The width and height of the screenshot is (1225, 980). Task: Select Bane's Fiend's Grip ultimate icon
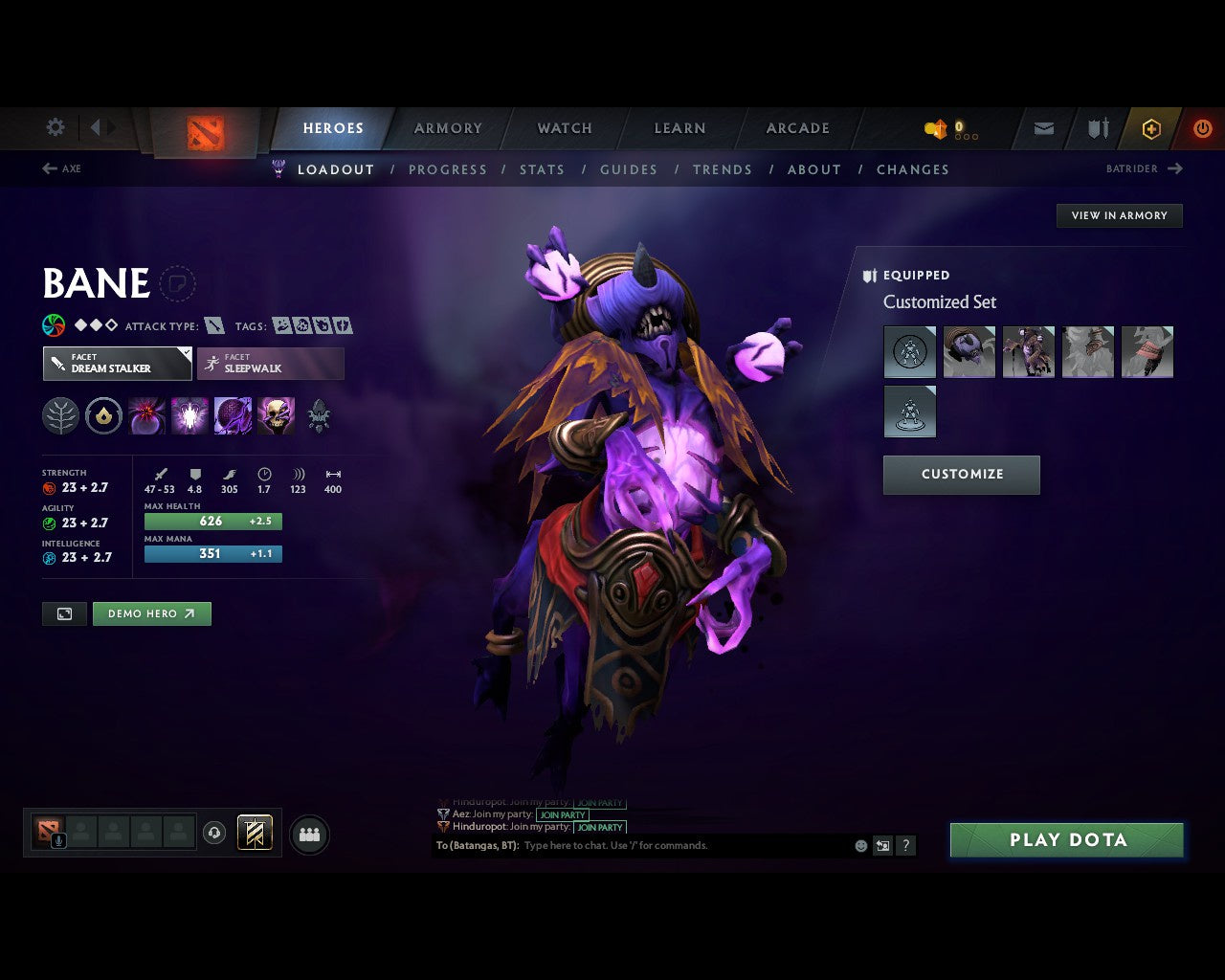277,415
